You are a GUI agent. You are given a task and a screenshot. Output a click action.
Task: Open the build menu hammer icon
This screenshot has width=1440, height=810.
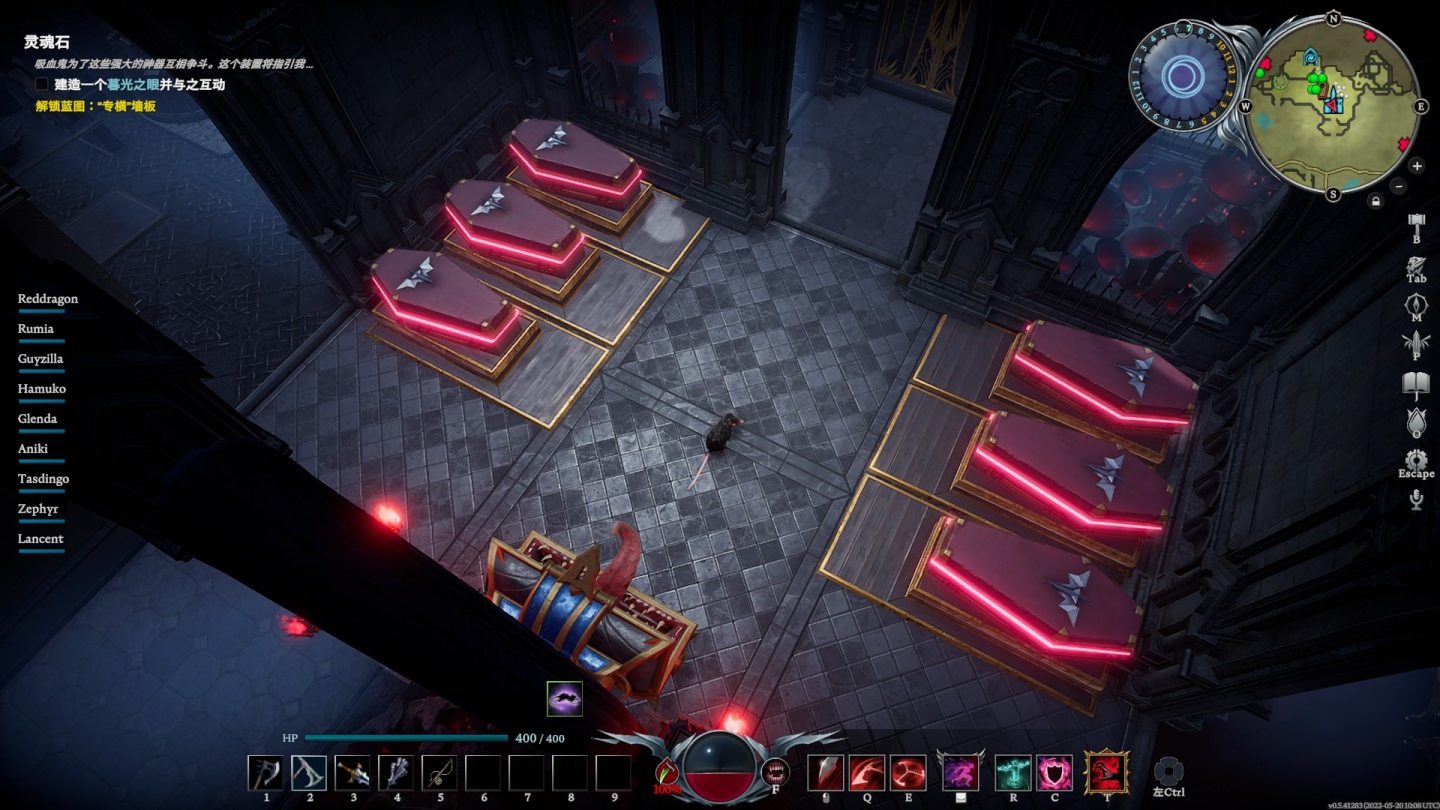[1416, 223]
